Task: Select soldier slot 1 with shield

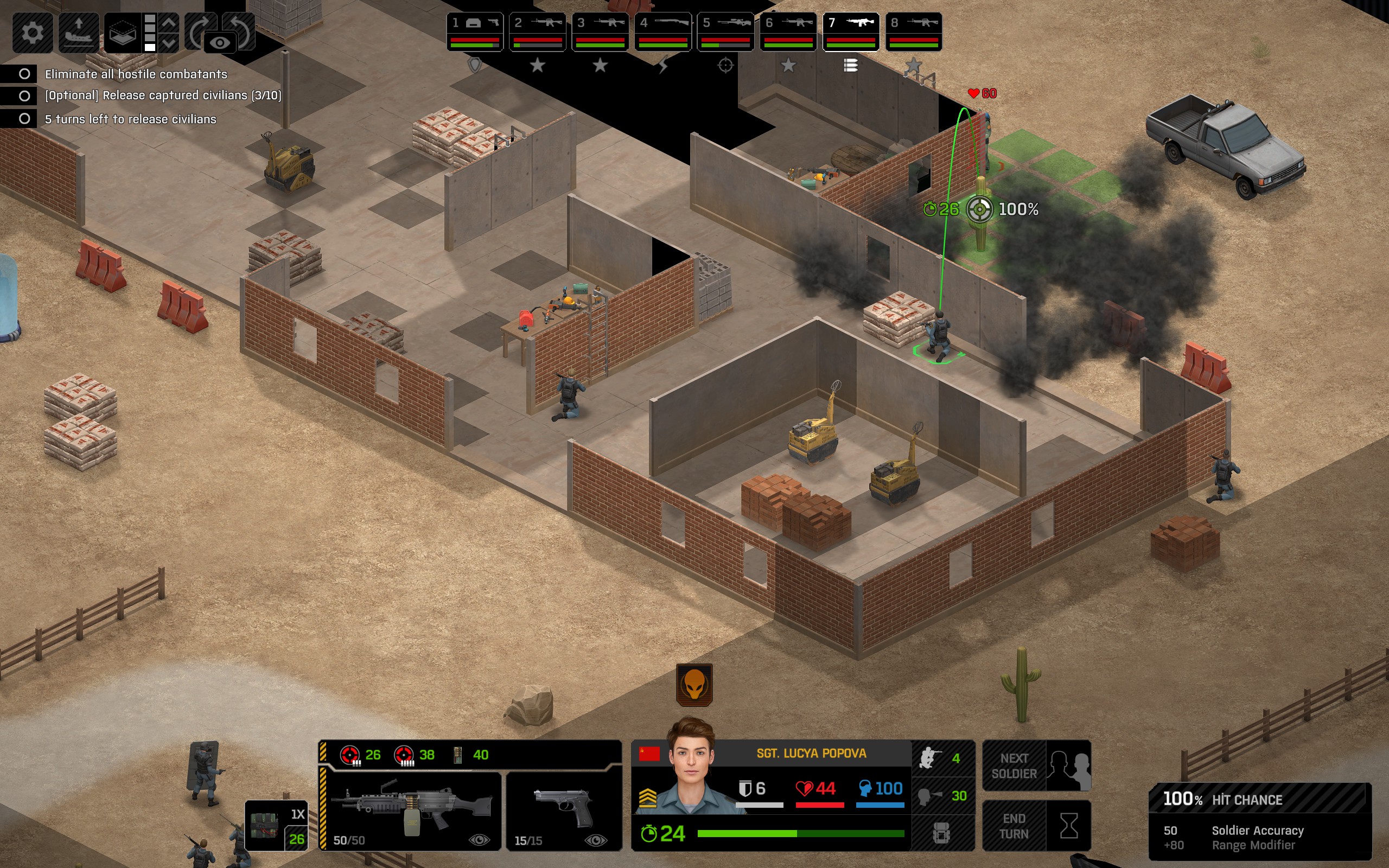Action: coord(475,31)
